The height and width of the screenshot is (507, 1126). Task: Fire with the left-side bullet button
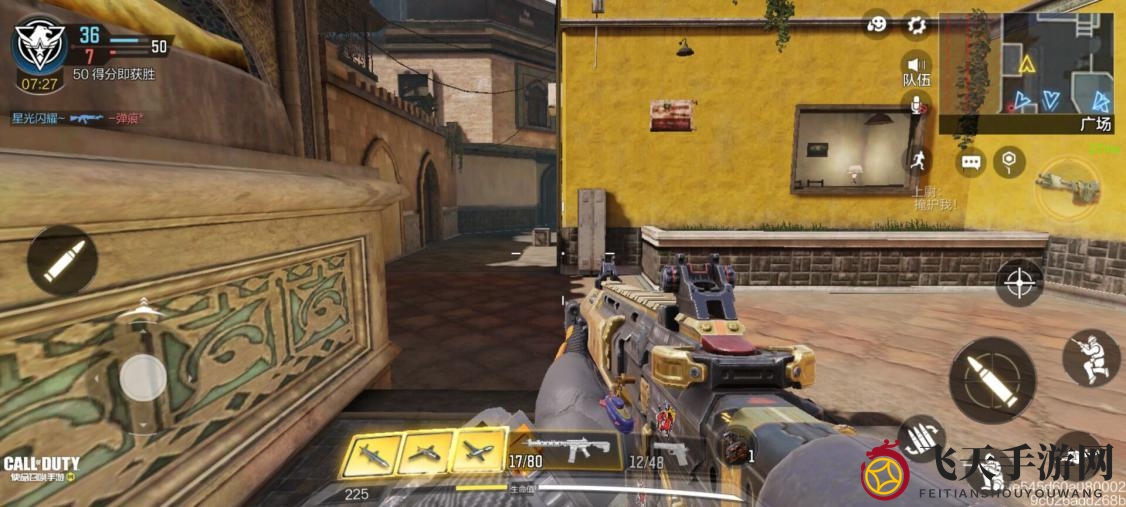(x=62, y=260)
